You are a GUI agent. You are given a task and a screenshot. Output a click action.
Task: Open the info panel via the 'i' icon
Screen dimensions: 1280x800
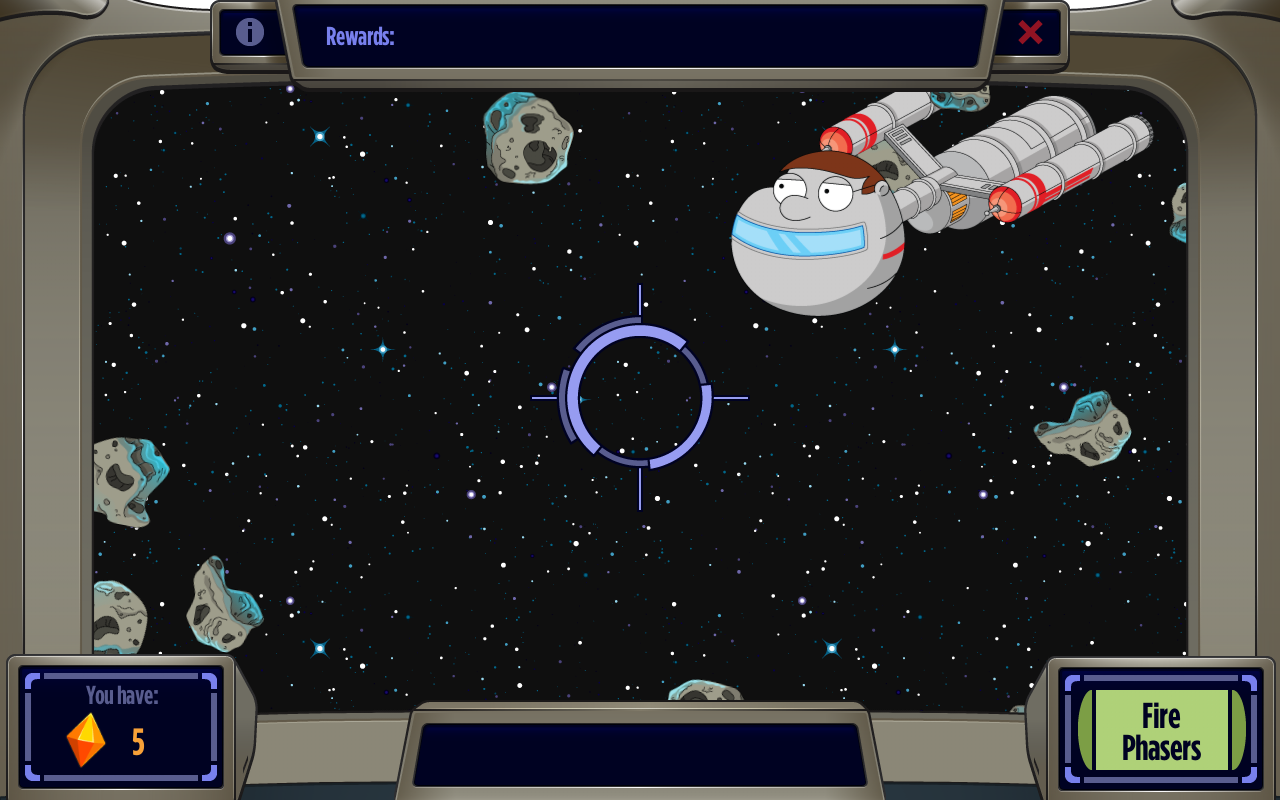coord(250,32)
